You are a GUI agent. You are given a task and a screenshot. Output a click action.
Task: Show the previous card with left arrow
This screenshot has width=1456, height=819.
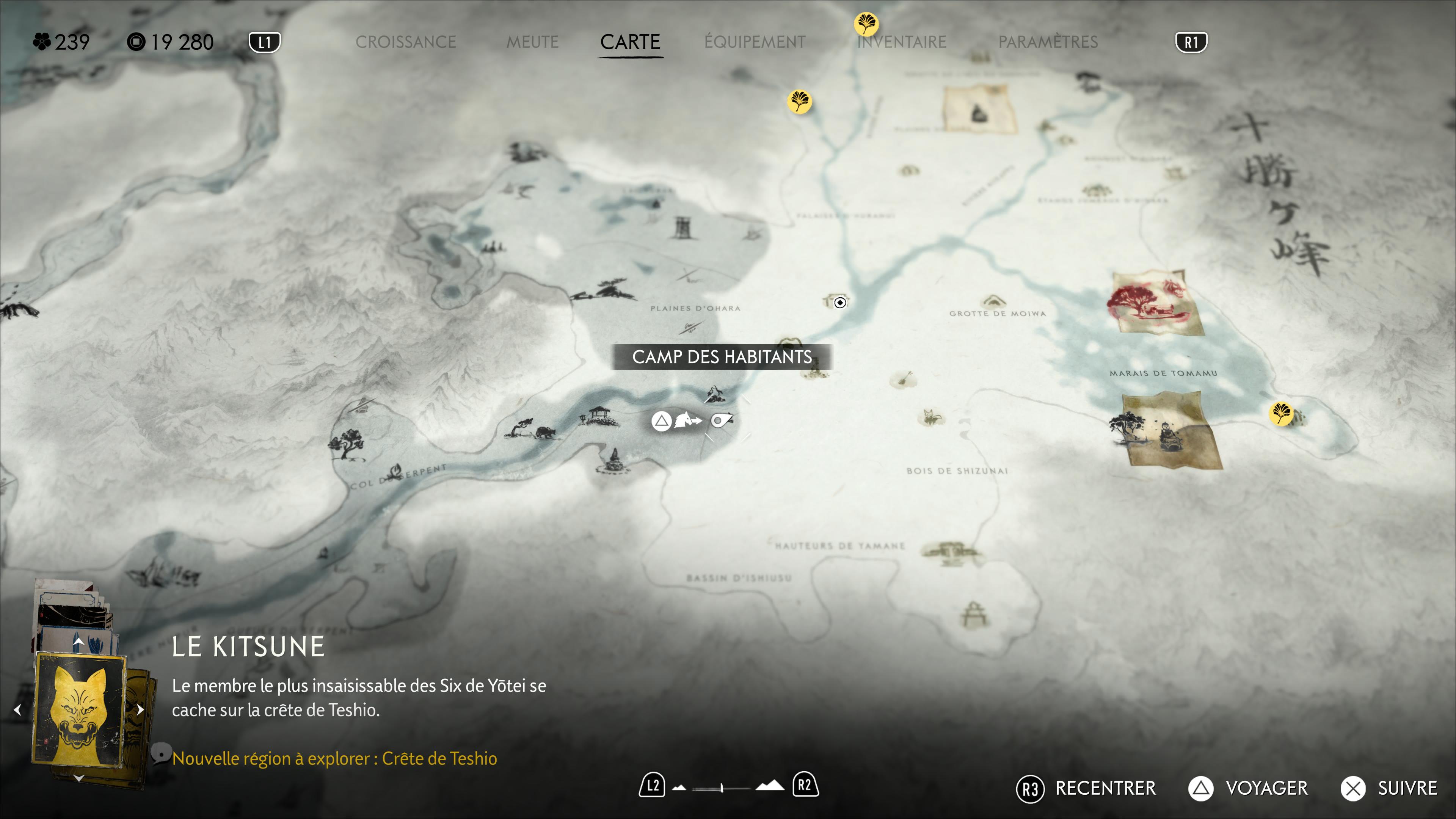(17, 709)
